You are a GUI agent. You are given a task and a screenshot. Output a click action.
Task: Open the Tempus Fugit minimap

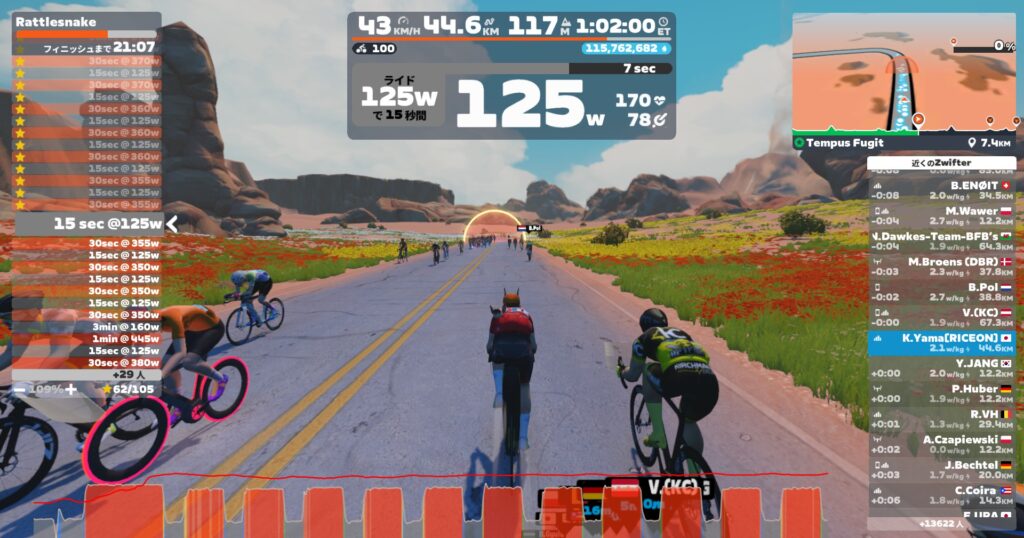click(x=904, y=75)
